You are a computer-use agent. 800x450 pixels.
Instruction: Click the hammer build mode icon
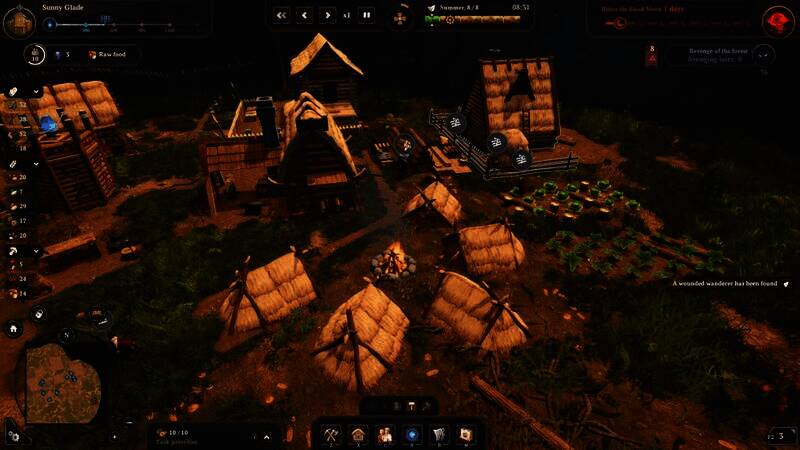point(410,406)
